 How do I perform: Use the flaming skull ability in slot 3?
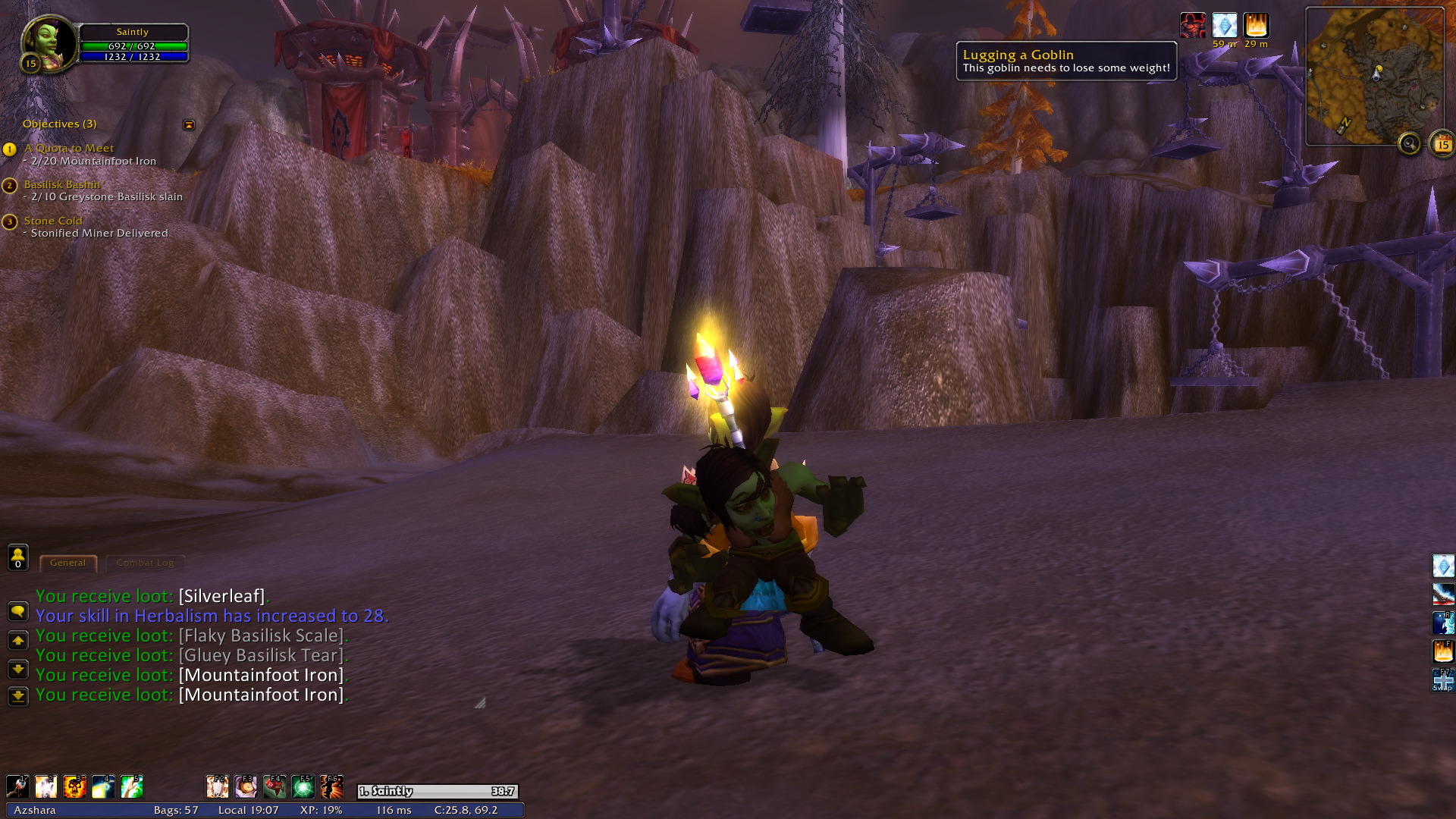74,787
